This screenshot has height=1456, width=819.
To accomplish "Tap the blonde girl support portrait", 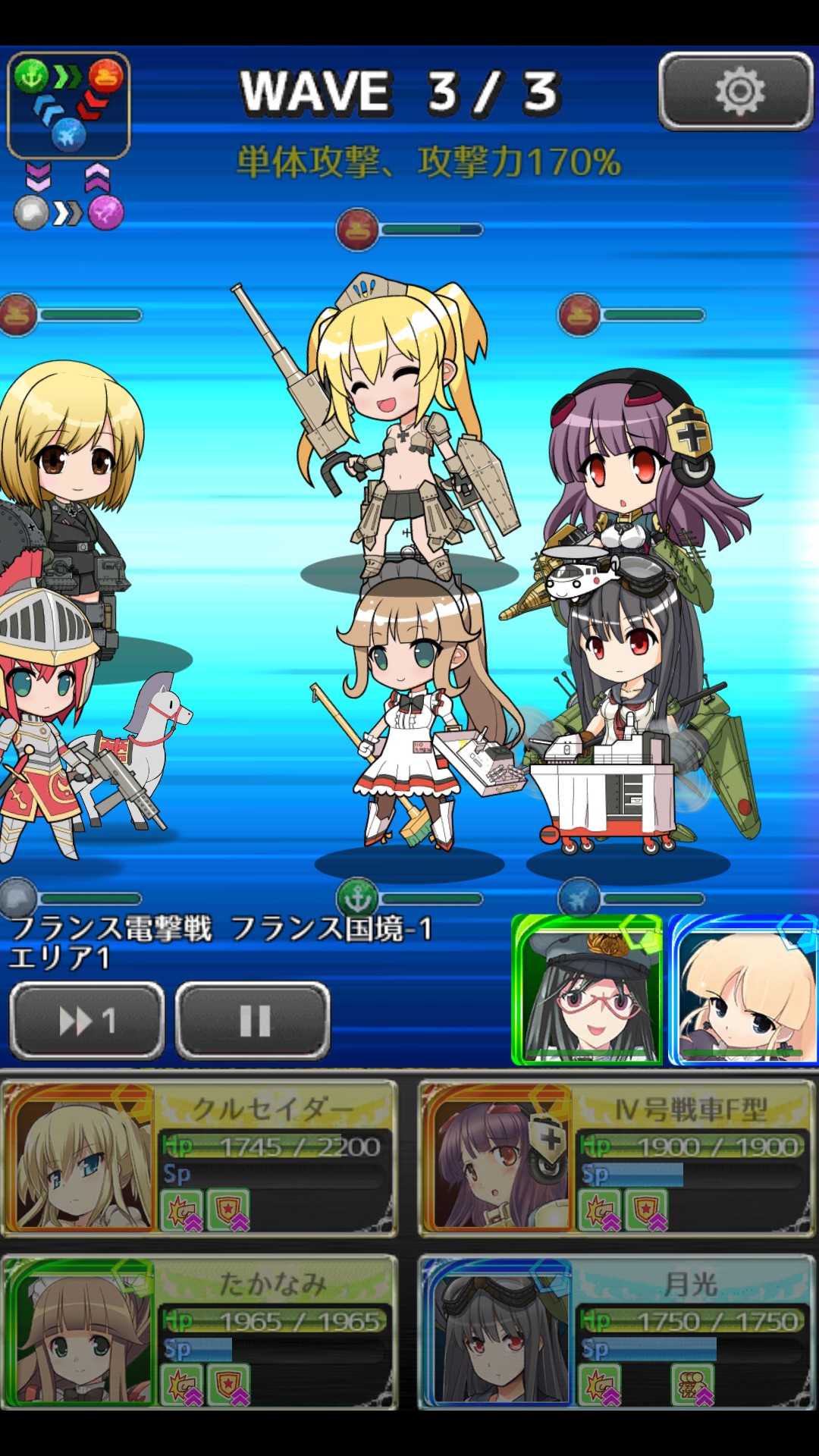I will point(742,990).
